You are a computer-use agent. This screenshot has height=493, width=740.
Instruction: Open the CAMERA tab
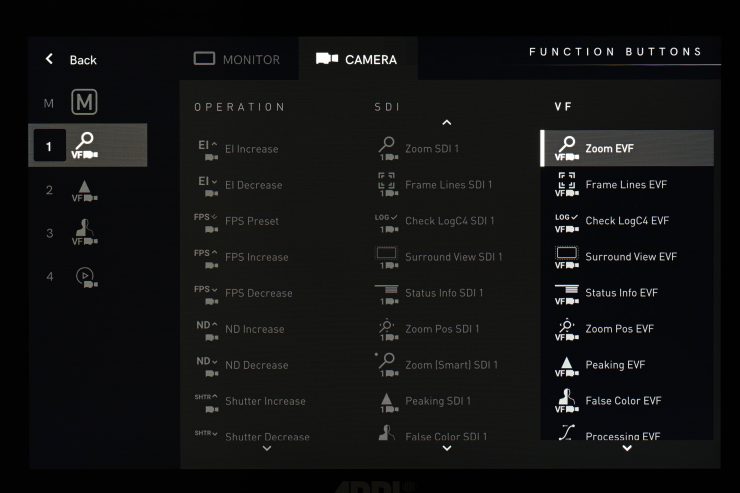[357, 59]
